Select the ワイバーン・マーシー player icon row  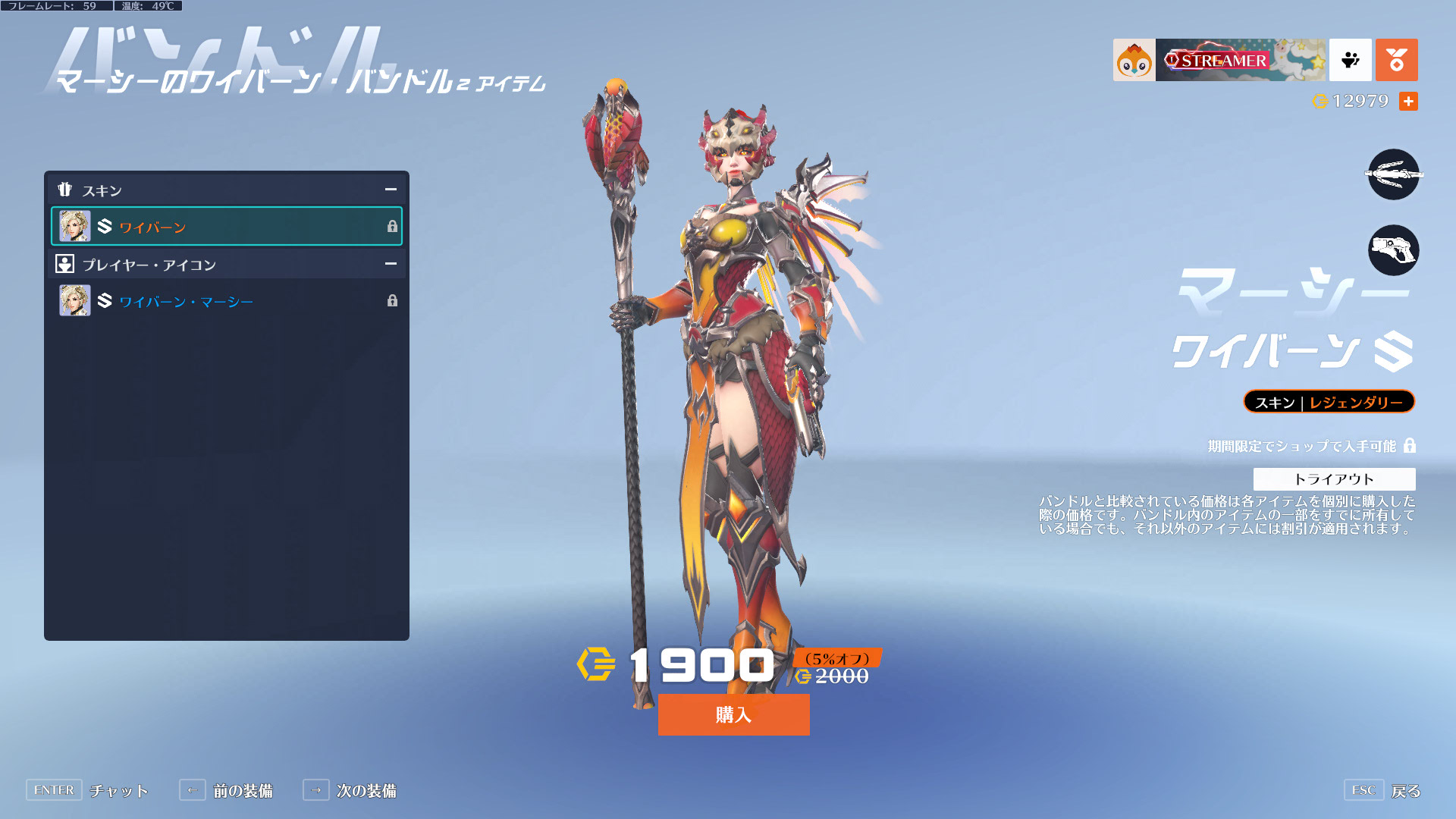pos(226,301)
